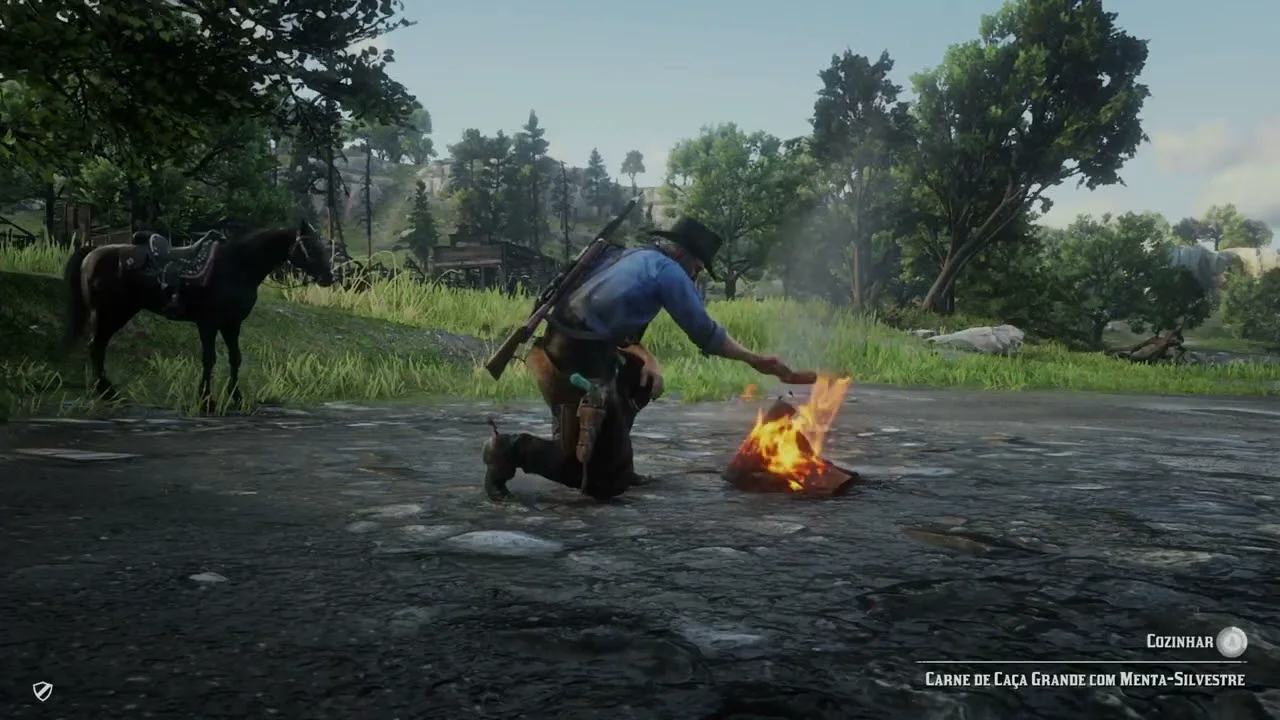Click the shield status icon
The width and height of the screenshot is (1280, 720).
(42, 690)
